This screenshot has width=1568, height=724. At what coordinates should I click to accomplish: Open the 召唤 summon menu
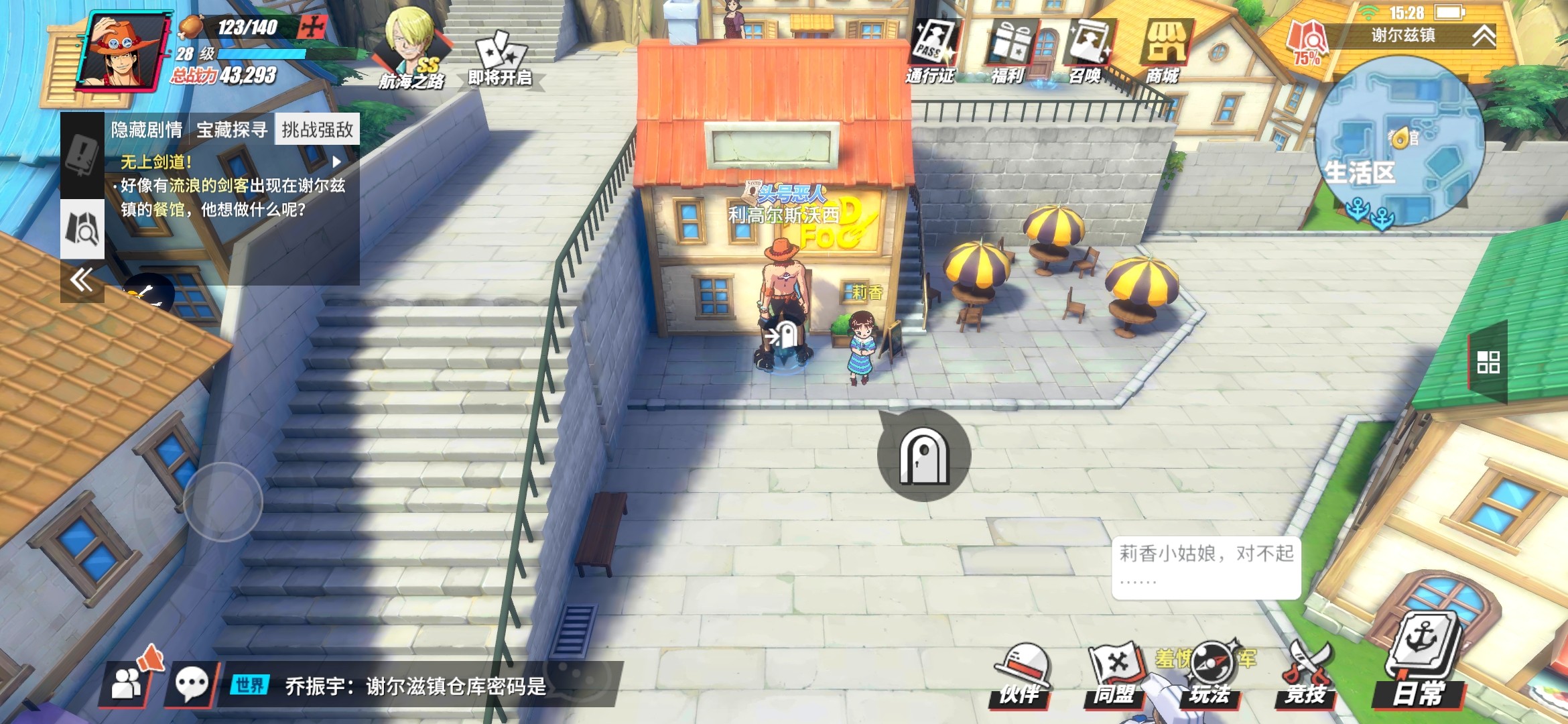(1087, 51)
